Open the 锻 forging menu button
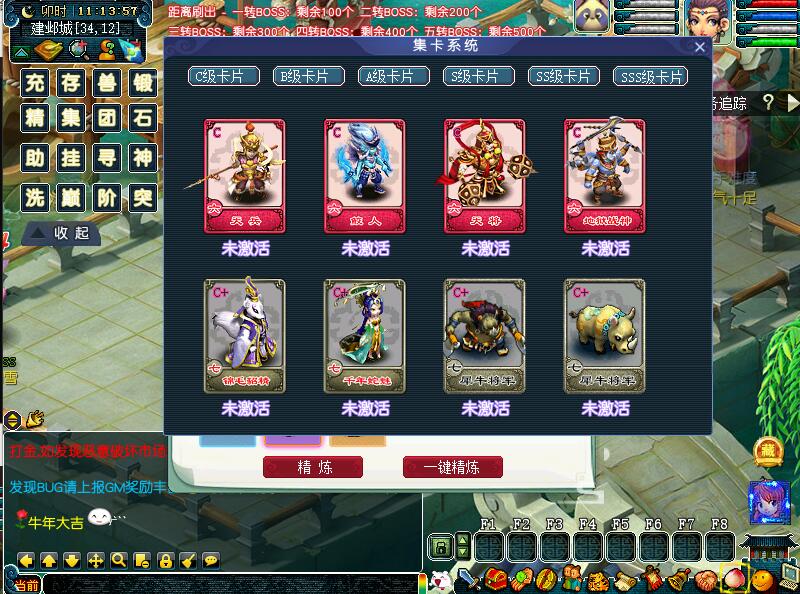Image resolution: width=800 pixels, height=594 pixels. pos(144,84)
